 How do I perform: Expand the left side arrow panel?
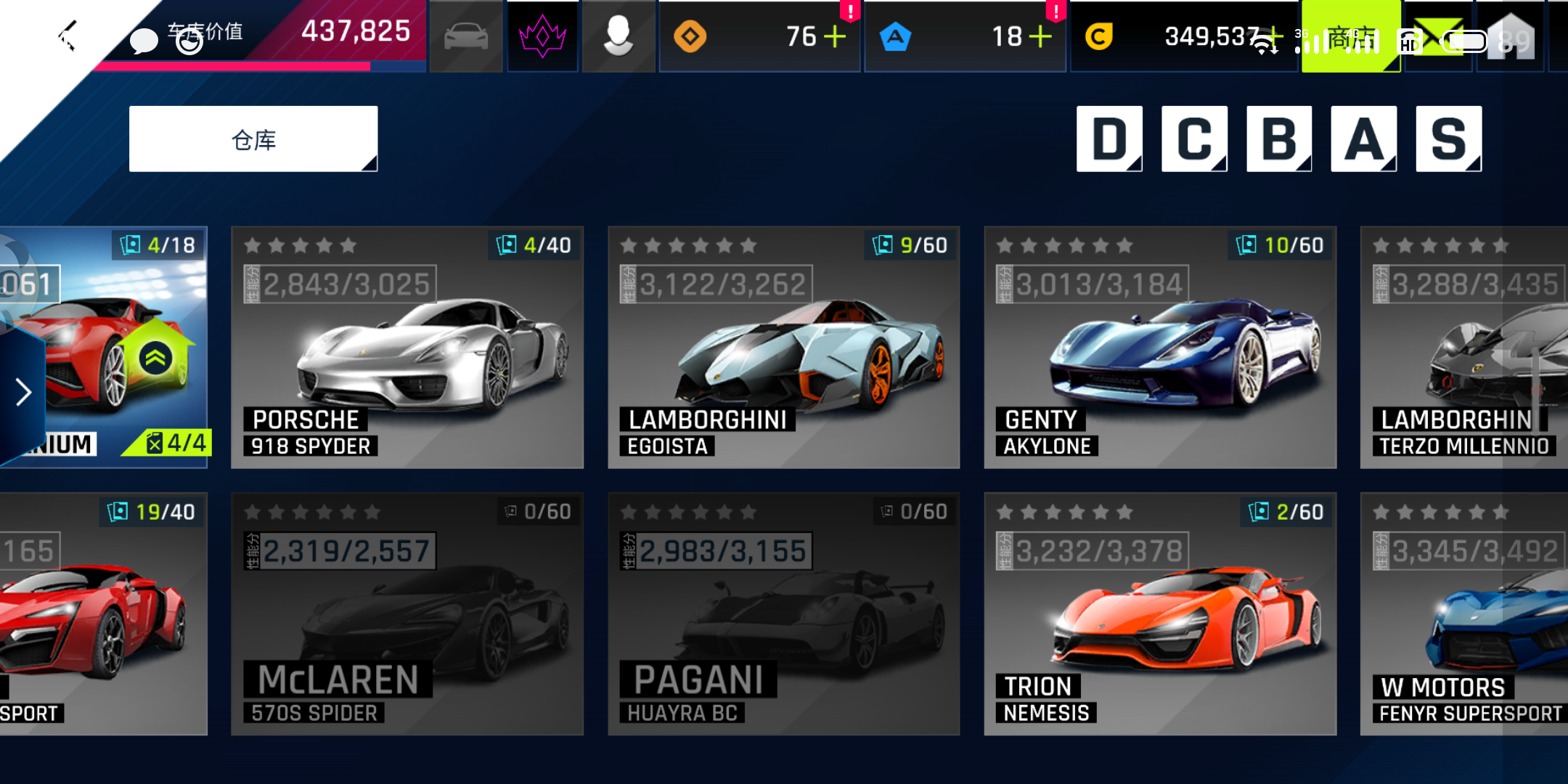pyautogui.click(x=23, y=392)
